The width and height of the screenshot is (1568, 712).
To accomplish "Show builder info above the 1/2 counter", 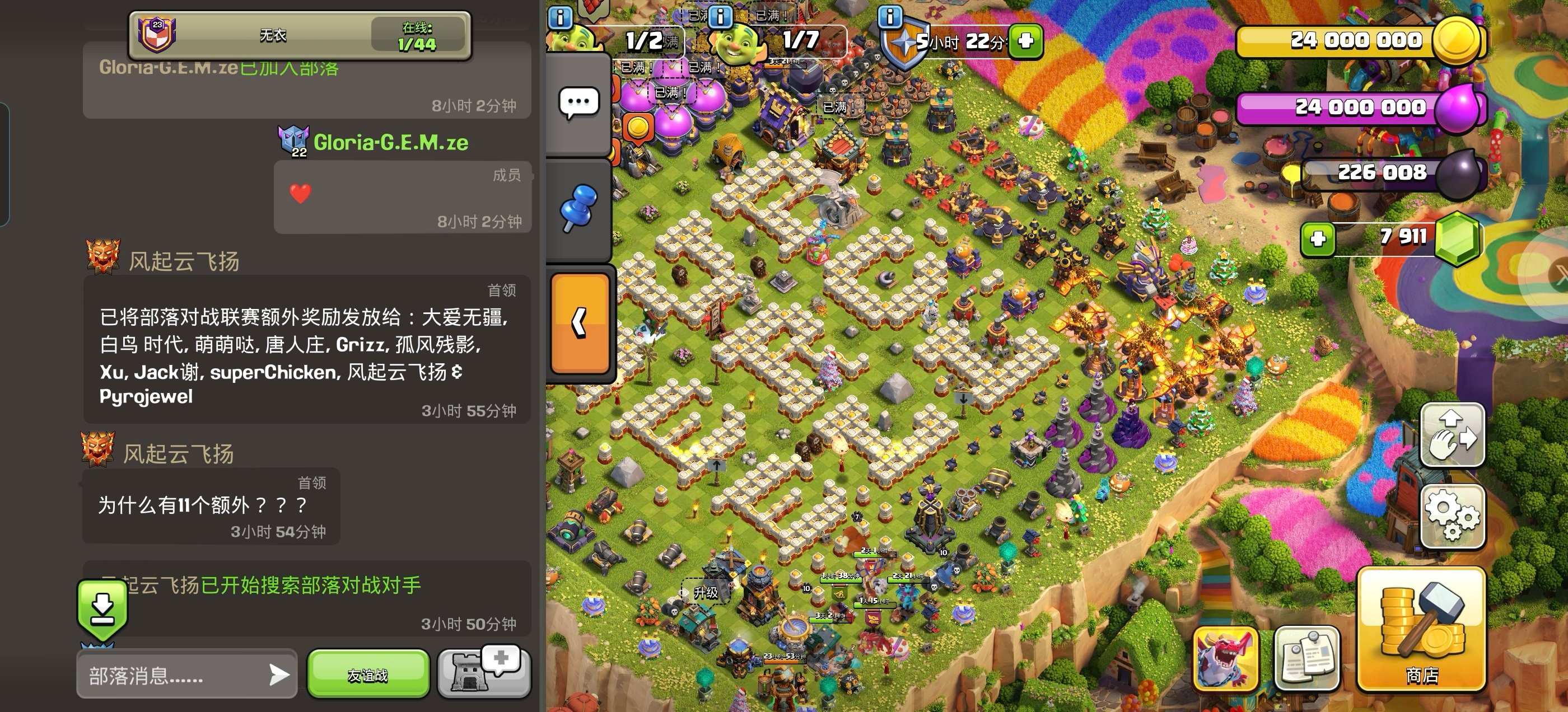I will coord(560,17).
